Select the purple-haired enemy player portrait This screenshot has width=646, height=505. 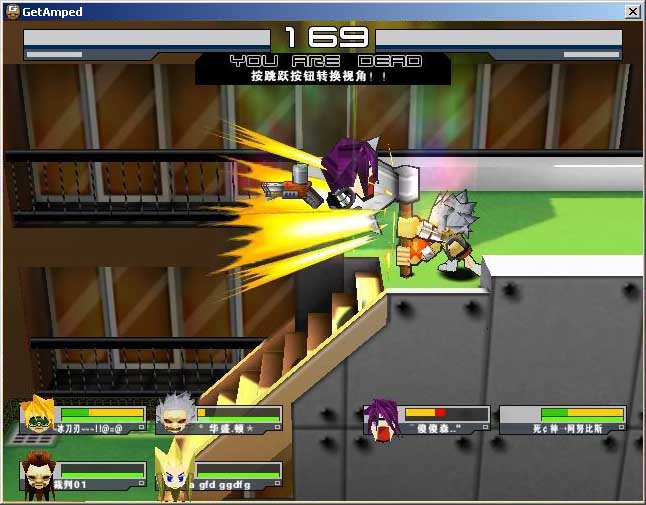[380, 418]
